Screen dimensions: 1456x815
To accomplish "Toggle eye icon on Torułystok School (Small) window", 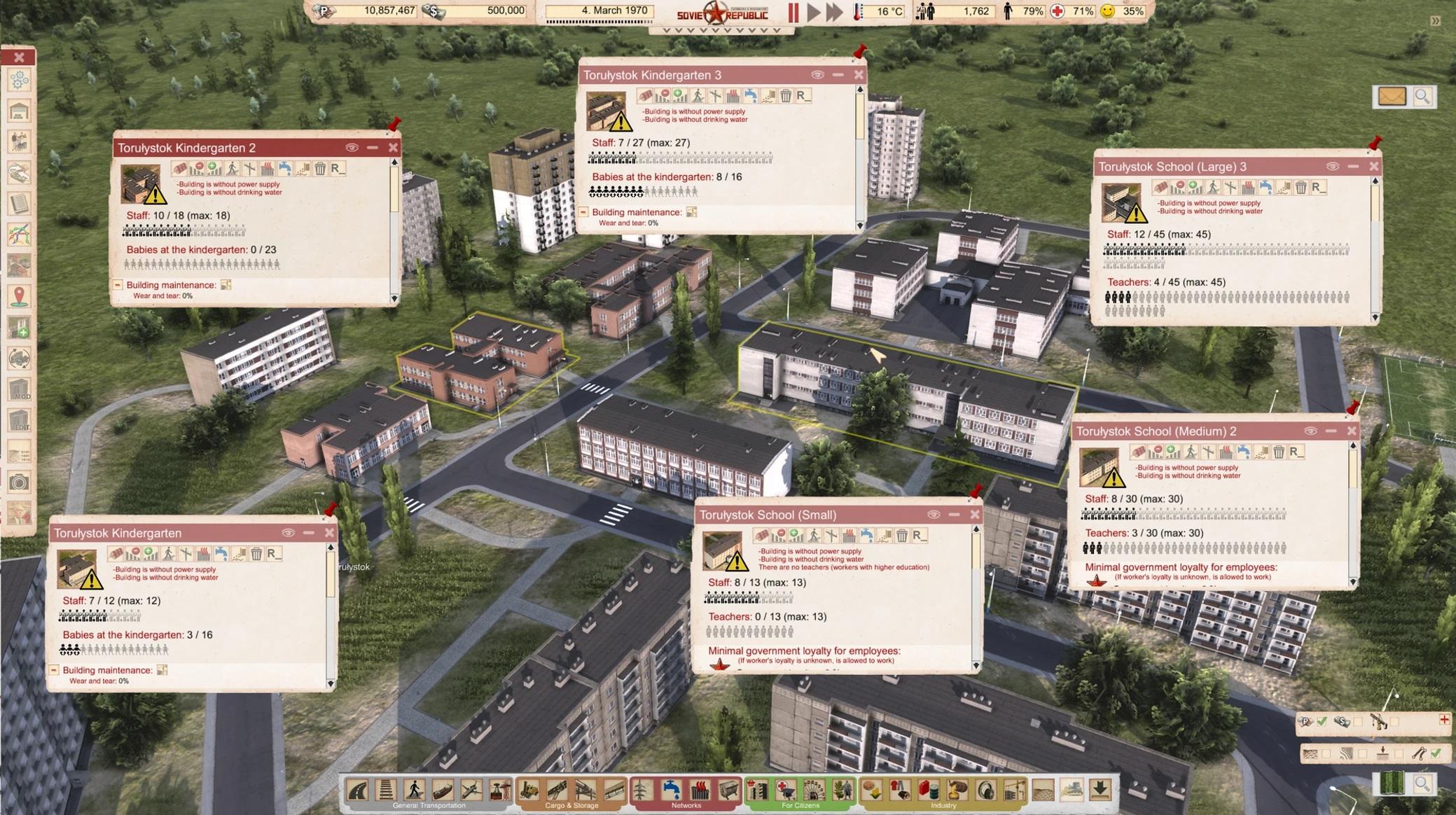I will coord(934,515).
